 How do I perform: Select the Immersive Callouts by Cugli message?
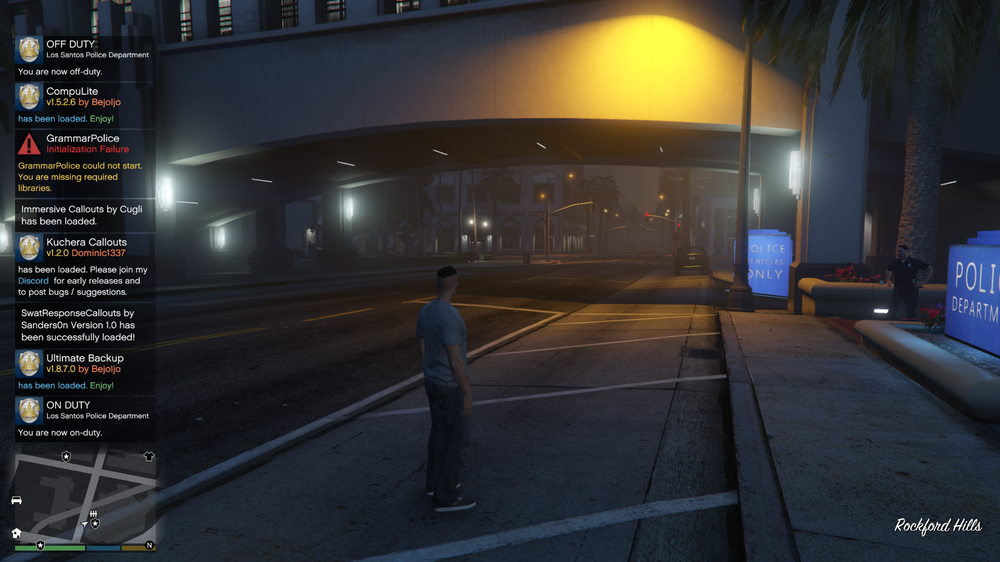(x=82, y=215)
